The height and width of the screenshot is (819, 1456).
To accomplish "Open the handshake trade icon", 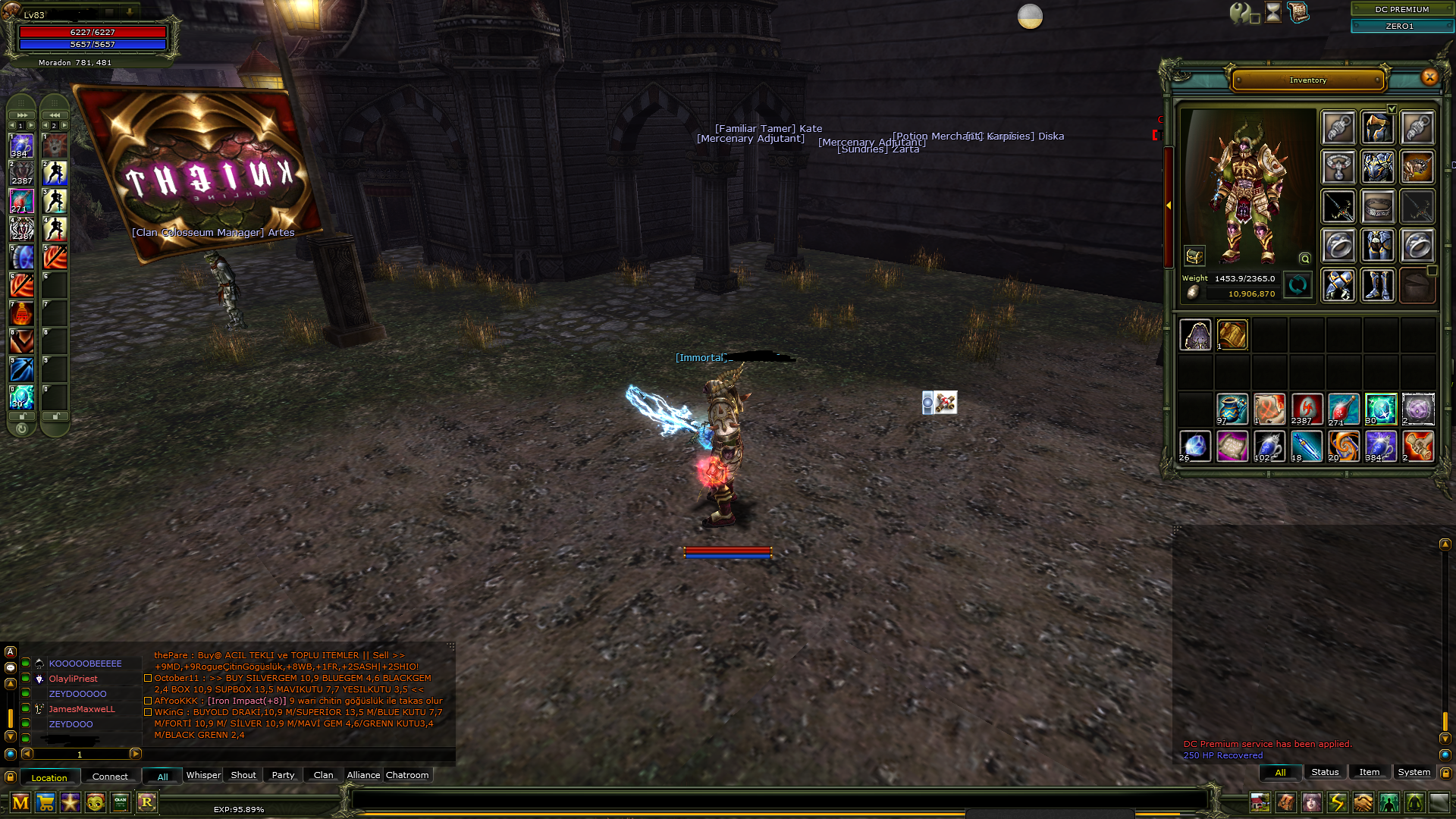I will pos(1363,802).
